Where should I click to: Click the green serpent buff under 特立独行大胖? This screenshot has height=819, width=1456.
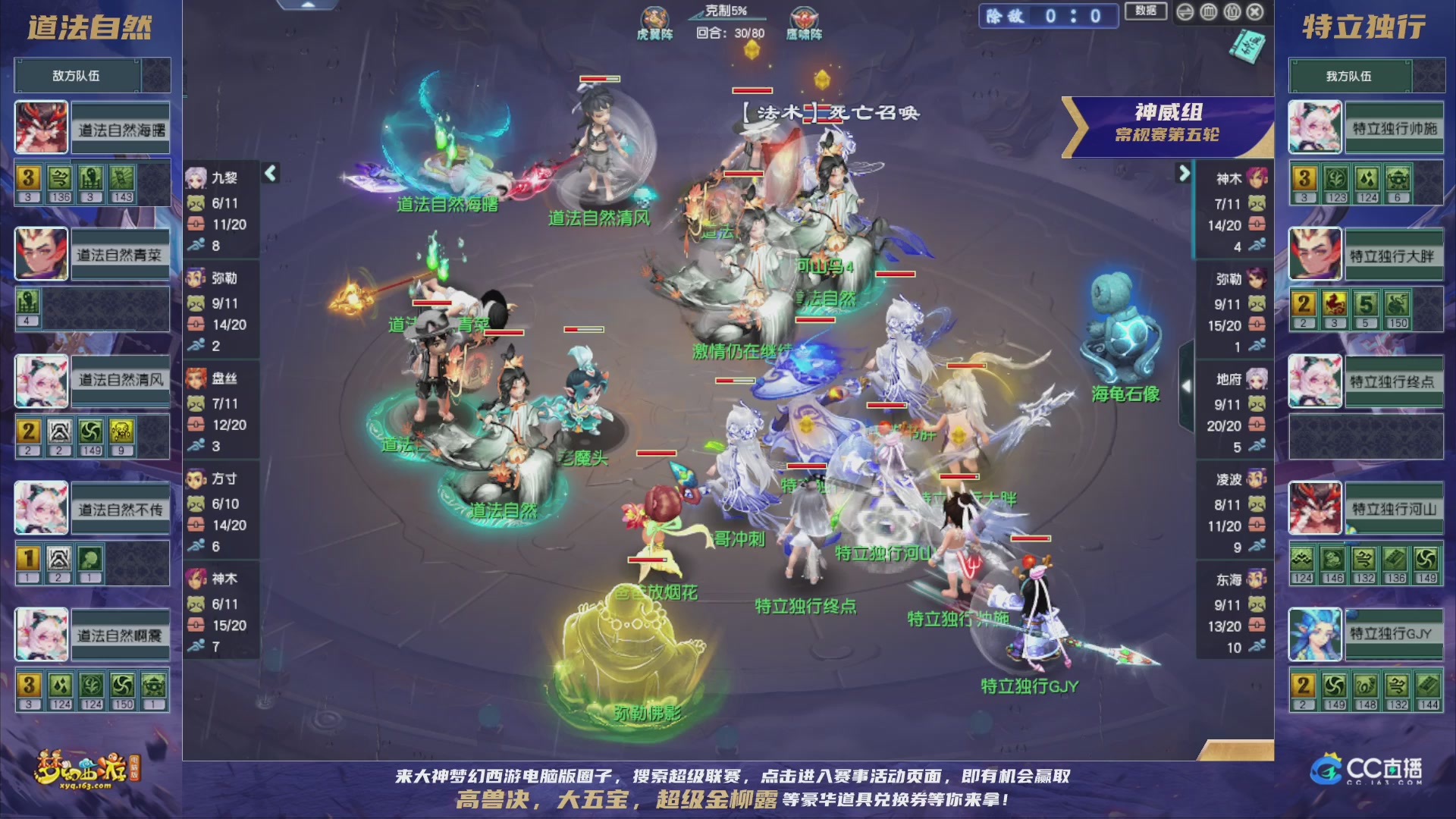[x=1396, y=303]
